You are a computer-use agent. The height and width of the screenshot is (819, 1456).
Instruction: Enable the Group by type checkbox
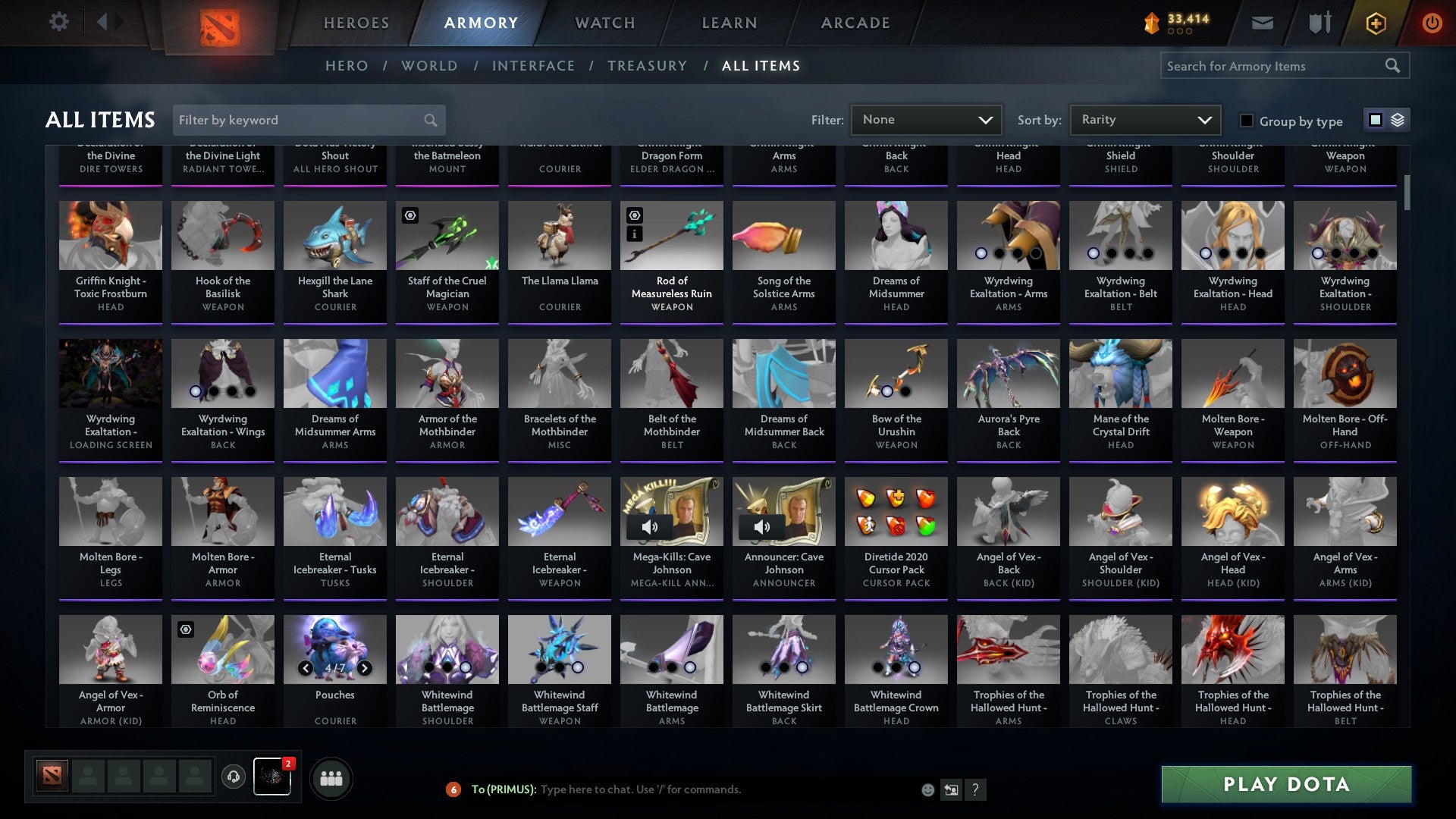click(x=1246, y=121)
